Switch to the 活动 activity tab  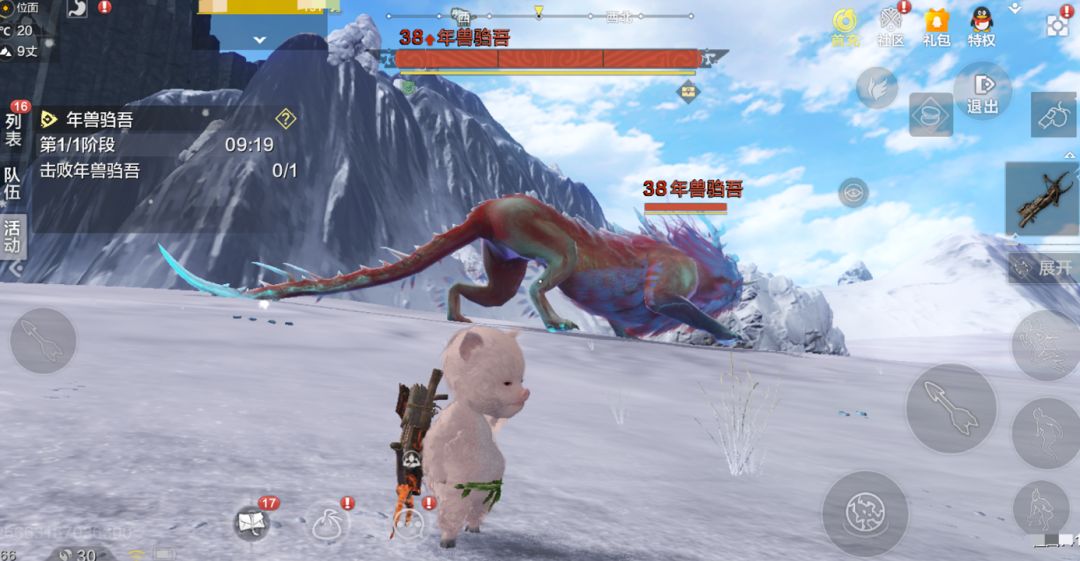pos(13,236)
